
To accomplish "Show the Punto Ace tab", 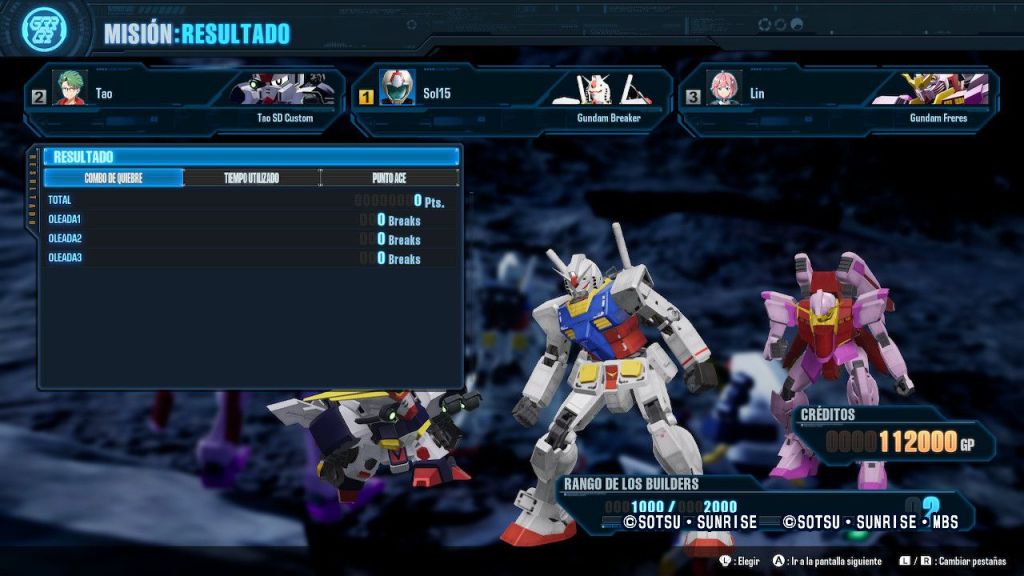I will tap(390, 178).
